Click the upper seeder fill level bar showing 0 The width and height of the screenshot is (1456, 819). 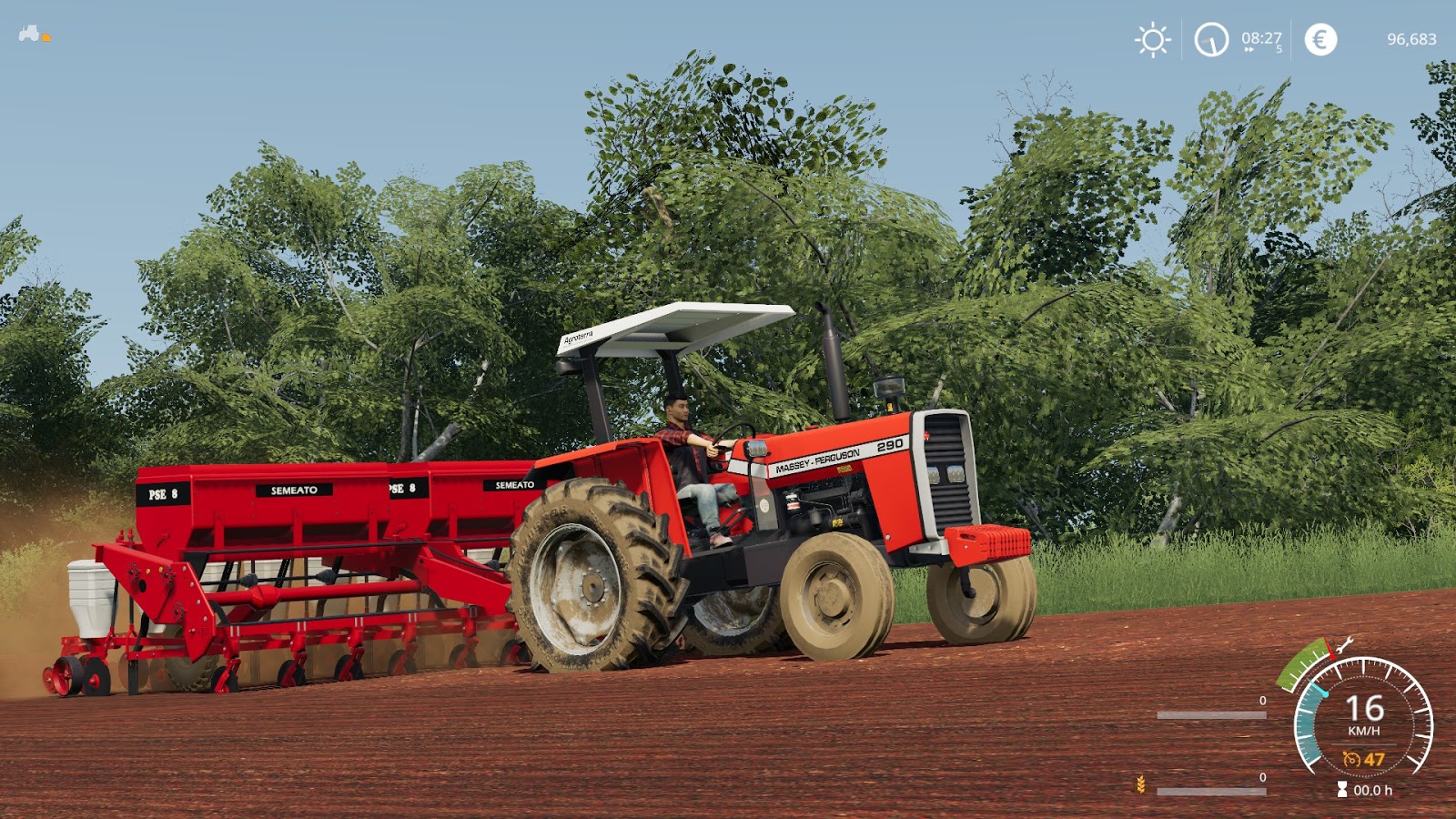tap(1212, 714)
